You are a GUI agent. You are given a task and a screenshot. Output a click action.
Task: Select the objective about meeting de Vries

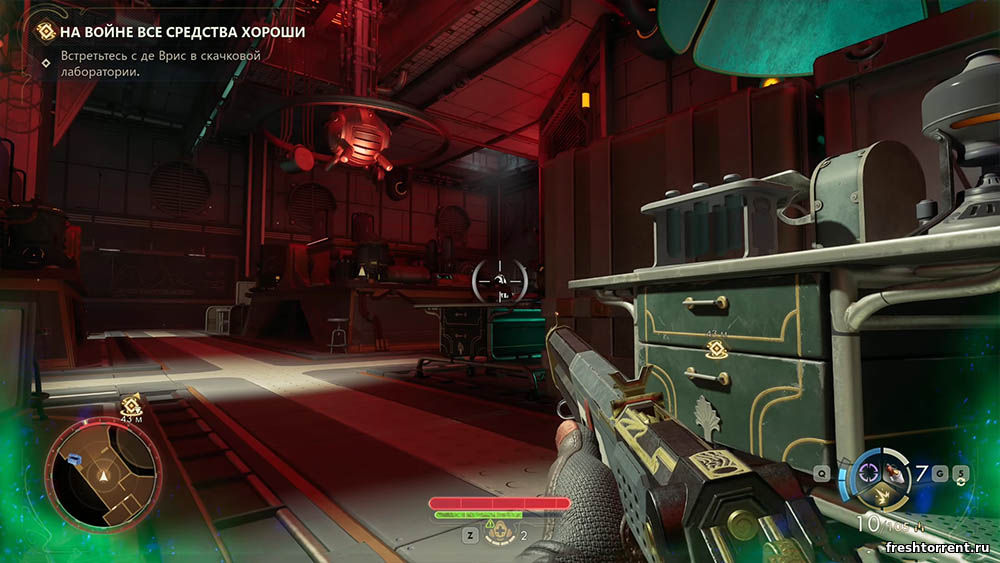[160, 64]
